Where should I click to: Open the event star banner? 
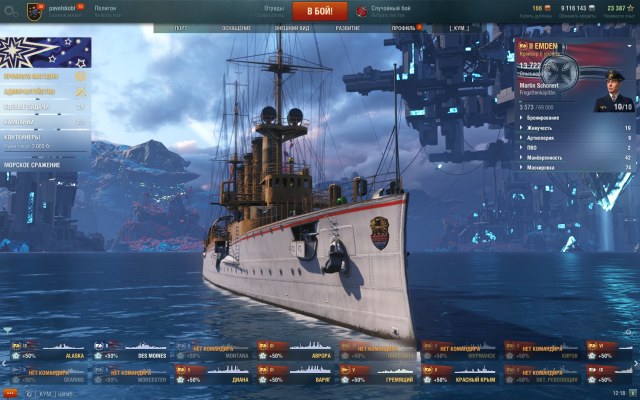45,52
